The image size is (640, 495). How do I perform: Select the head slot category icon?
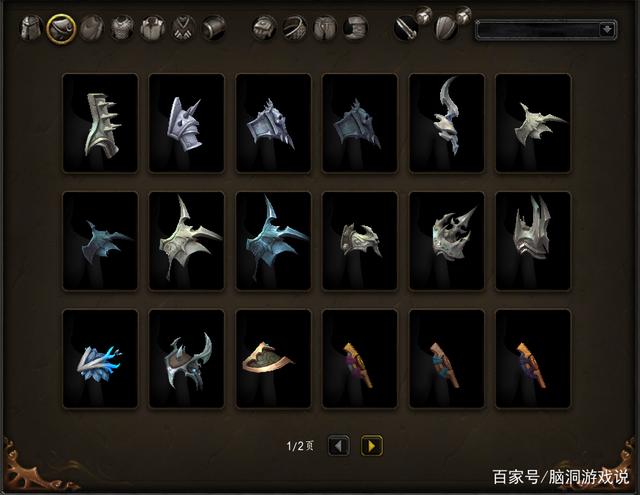point(33,27)
